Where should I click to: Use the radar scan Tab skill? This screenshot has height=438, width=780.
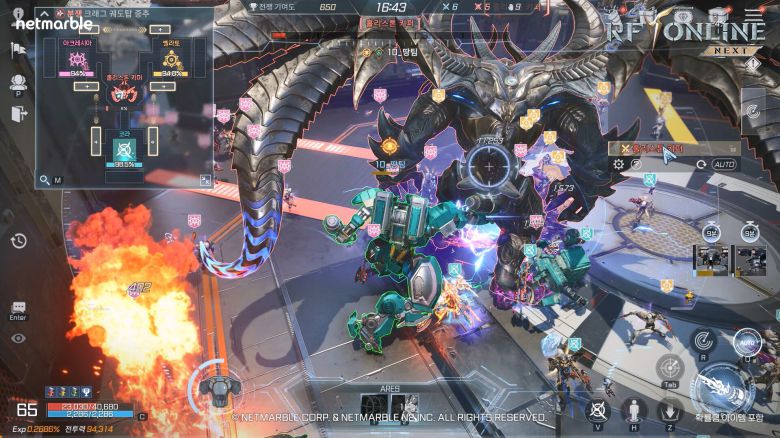[670, 369]
